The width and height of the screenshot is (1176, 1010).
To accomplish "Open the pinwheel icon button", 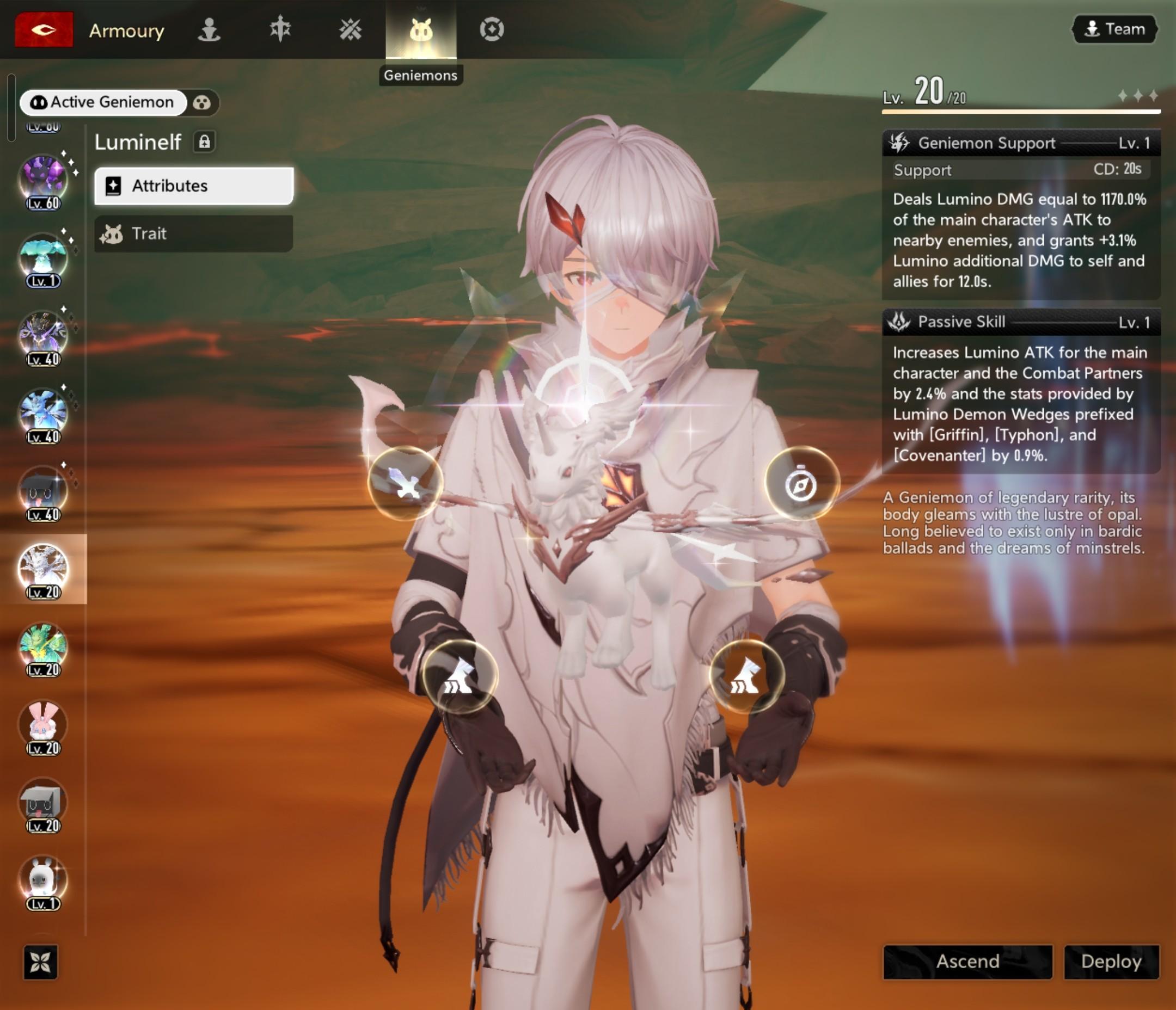I will pos(41,962).
